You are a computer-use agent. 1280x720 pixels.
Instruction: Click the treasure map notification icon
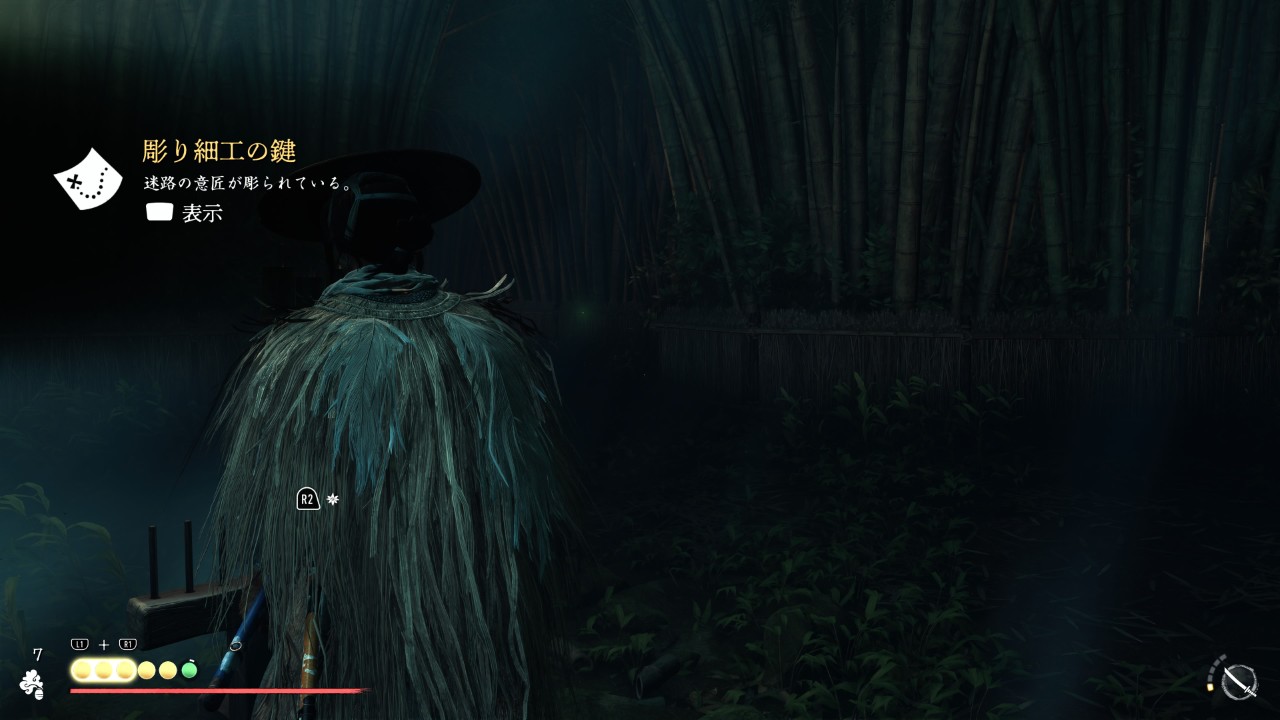coord(87,180)
